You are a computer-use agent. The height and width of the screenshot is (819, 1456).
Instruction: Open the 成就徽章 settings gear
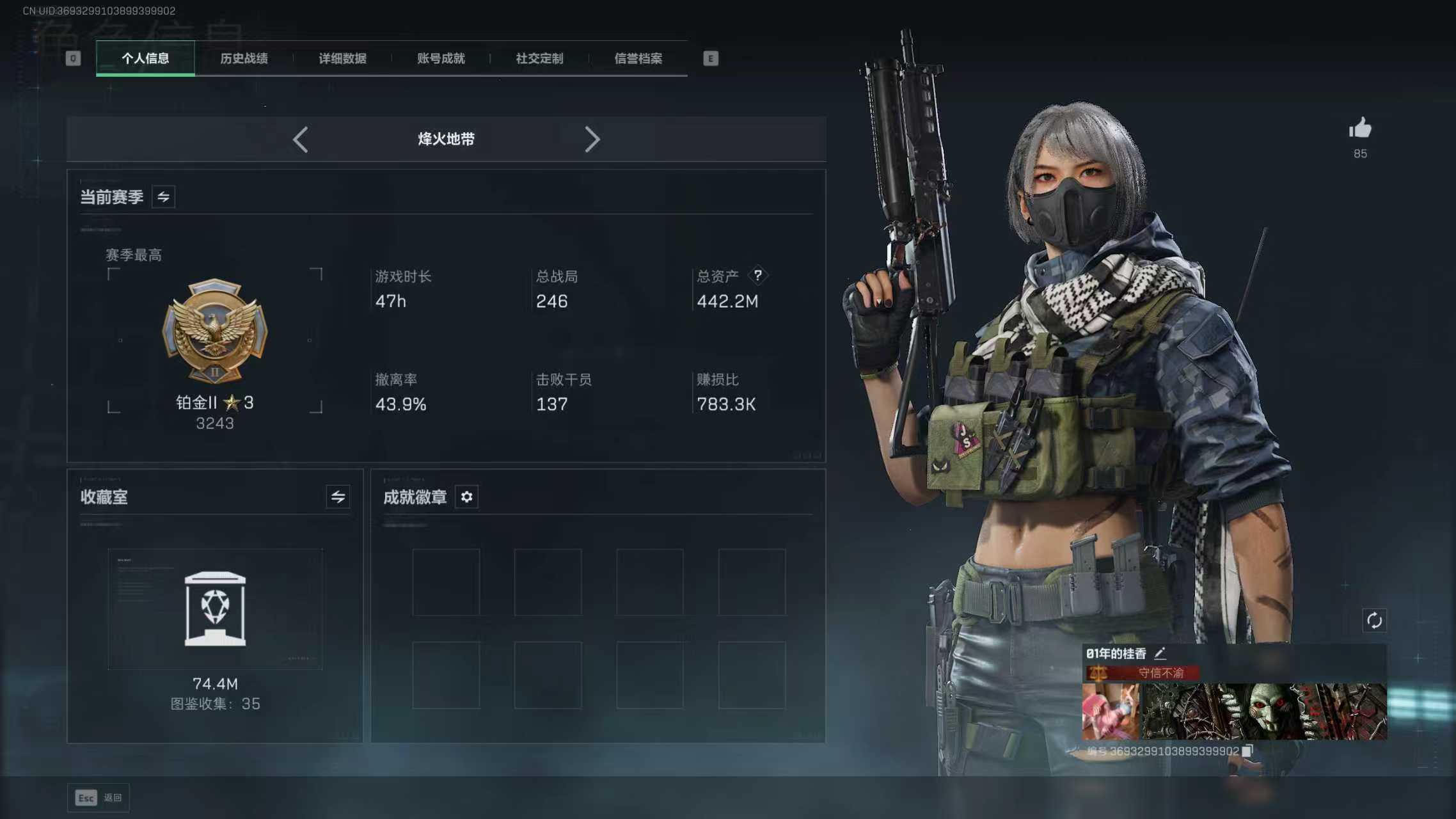point(466,497)
